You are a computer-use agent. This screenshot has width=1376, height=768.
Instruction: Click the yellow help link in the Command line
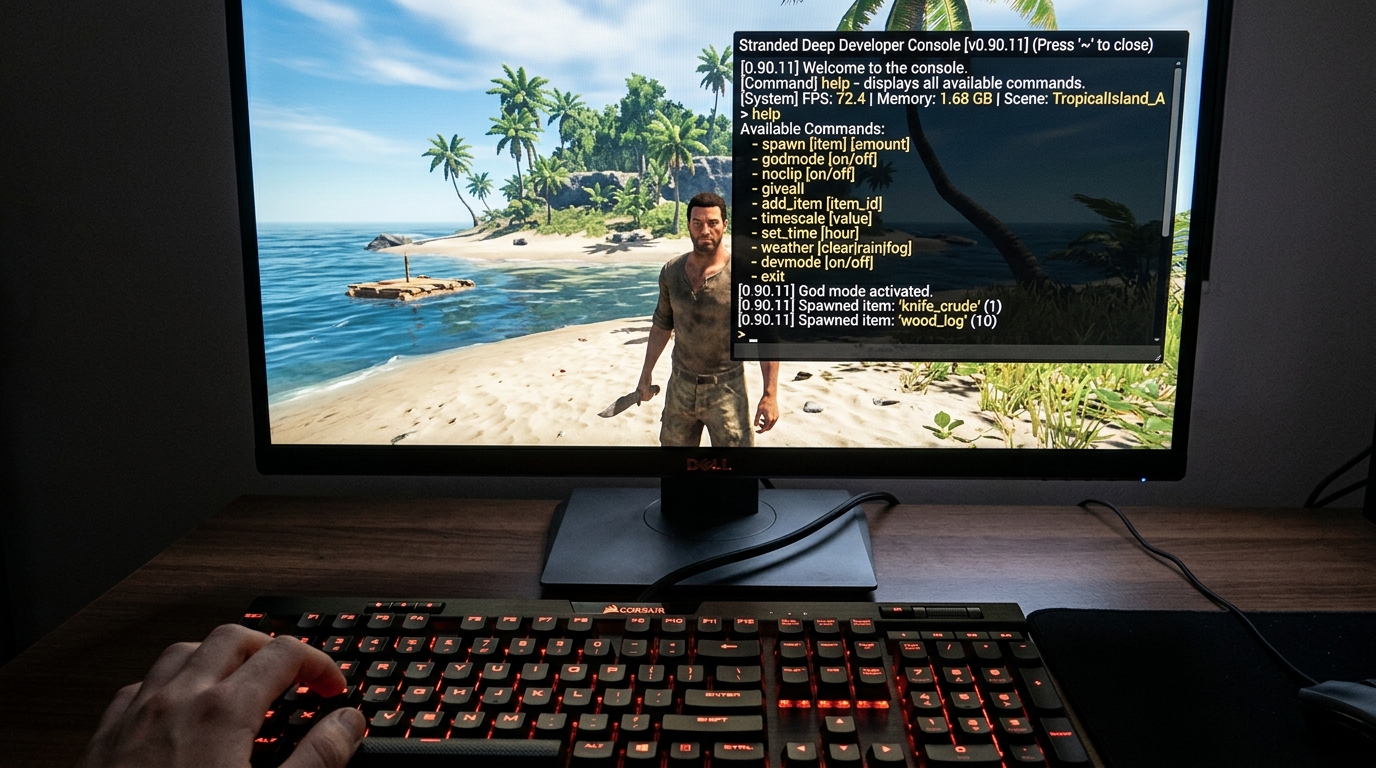pos(834,82)
